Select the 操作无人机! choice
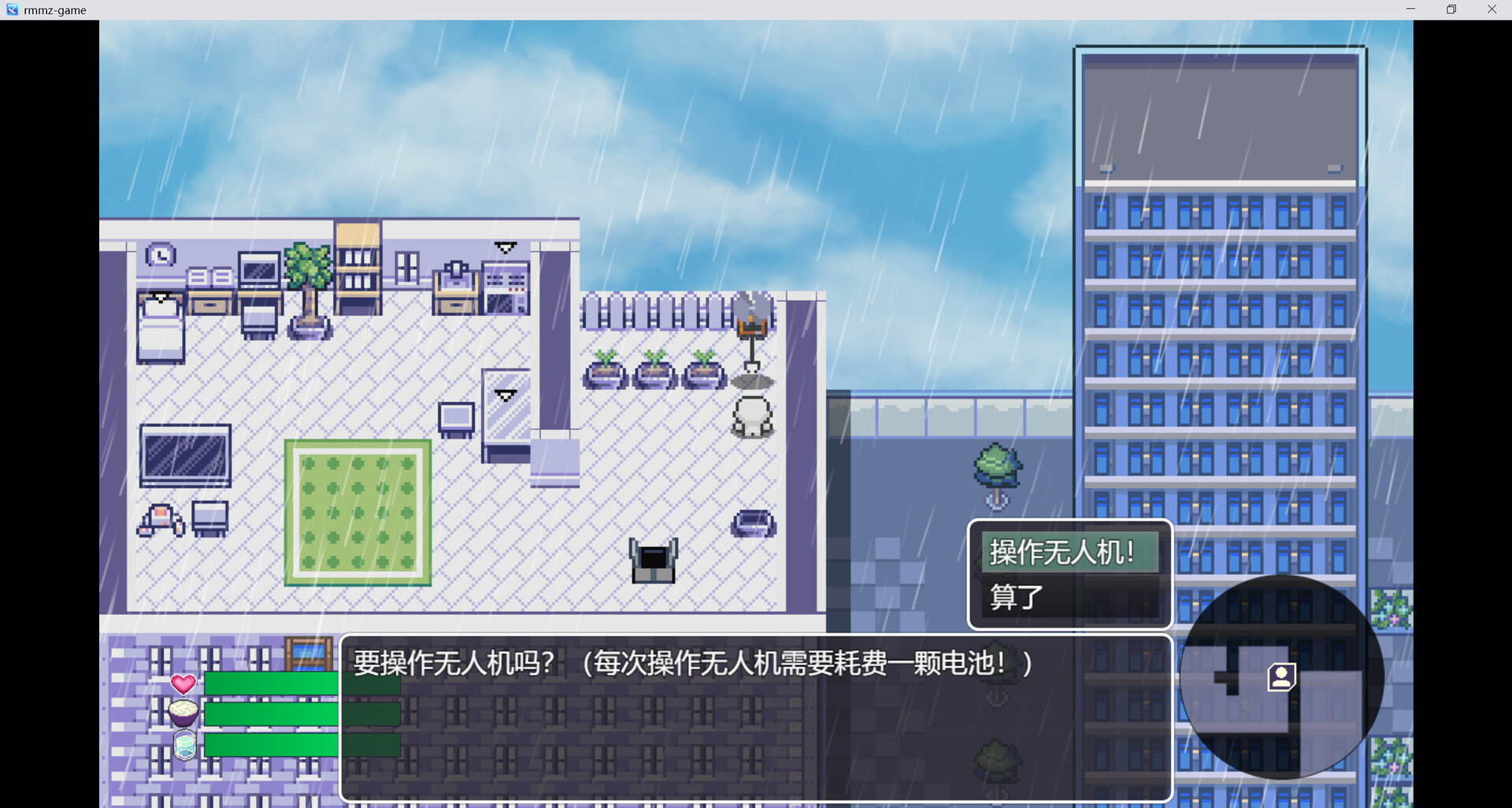Screen dimensions: 1512x808 pos(1062,553)
